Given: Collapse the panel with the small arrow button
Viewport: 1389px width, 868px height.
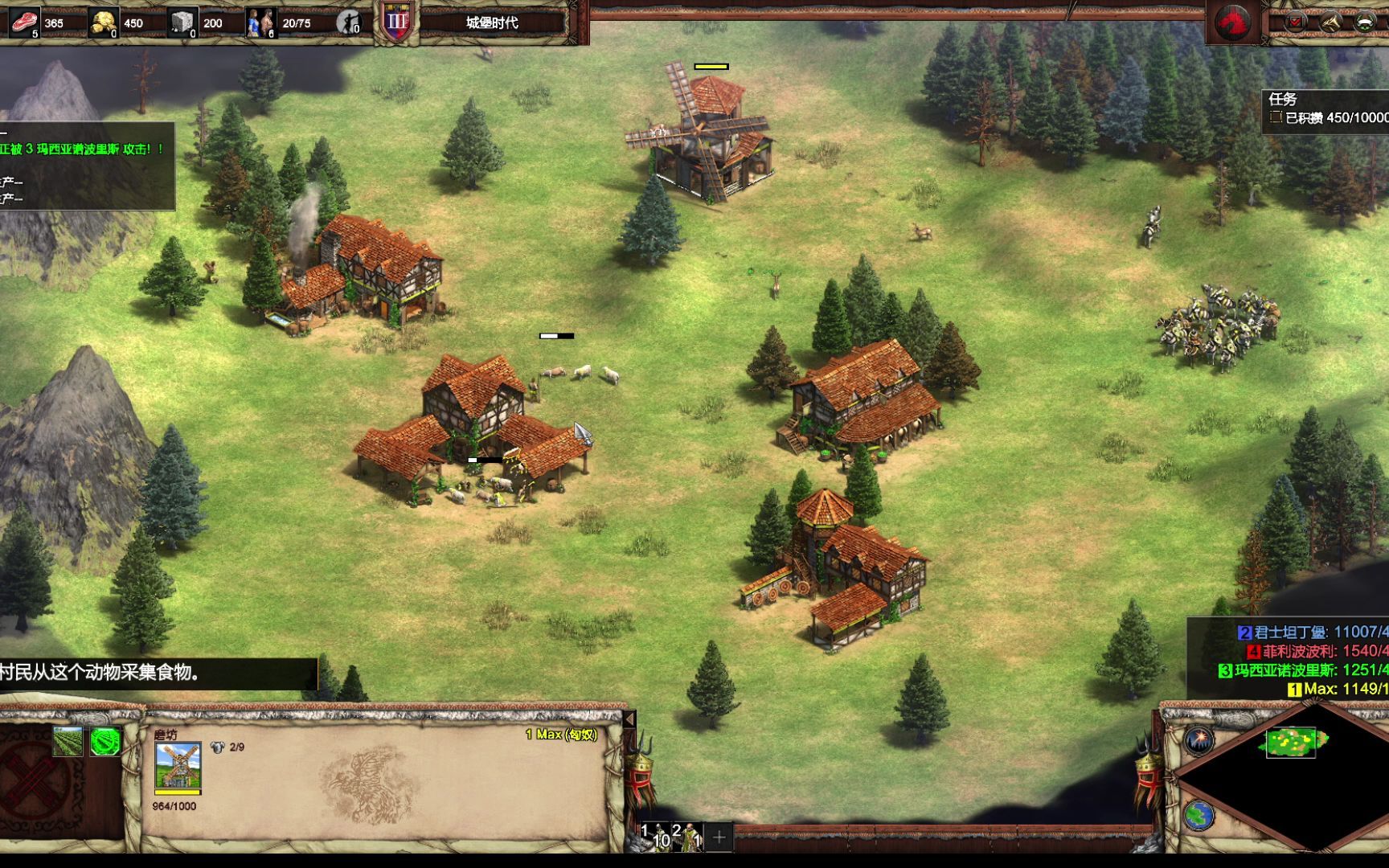Looking at the screenshot, I should pos(629,719).
